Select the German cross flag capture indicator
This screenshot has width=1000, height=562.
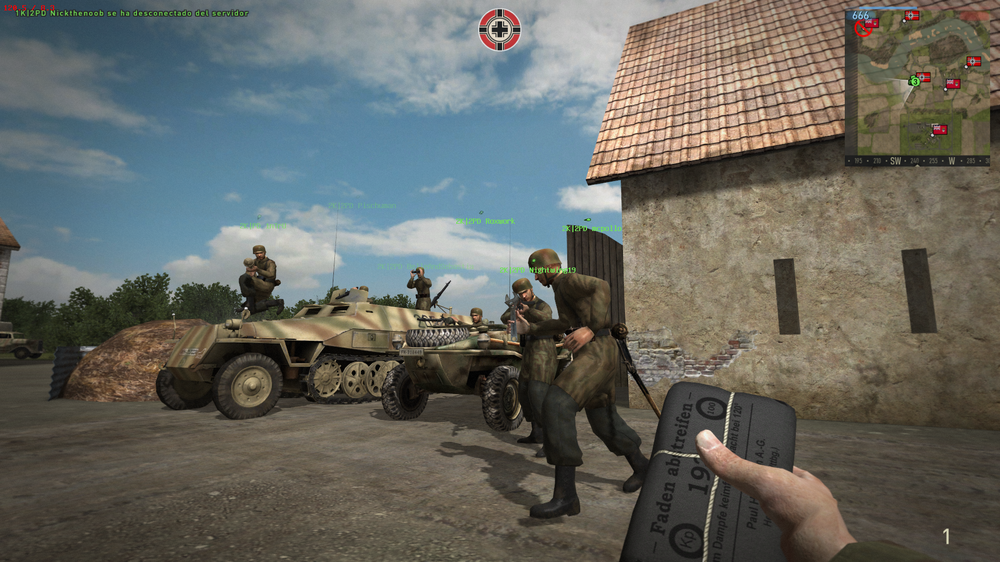(x=500, y=29)
